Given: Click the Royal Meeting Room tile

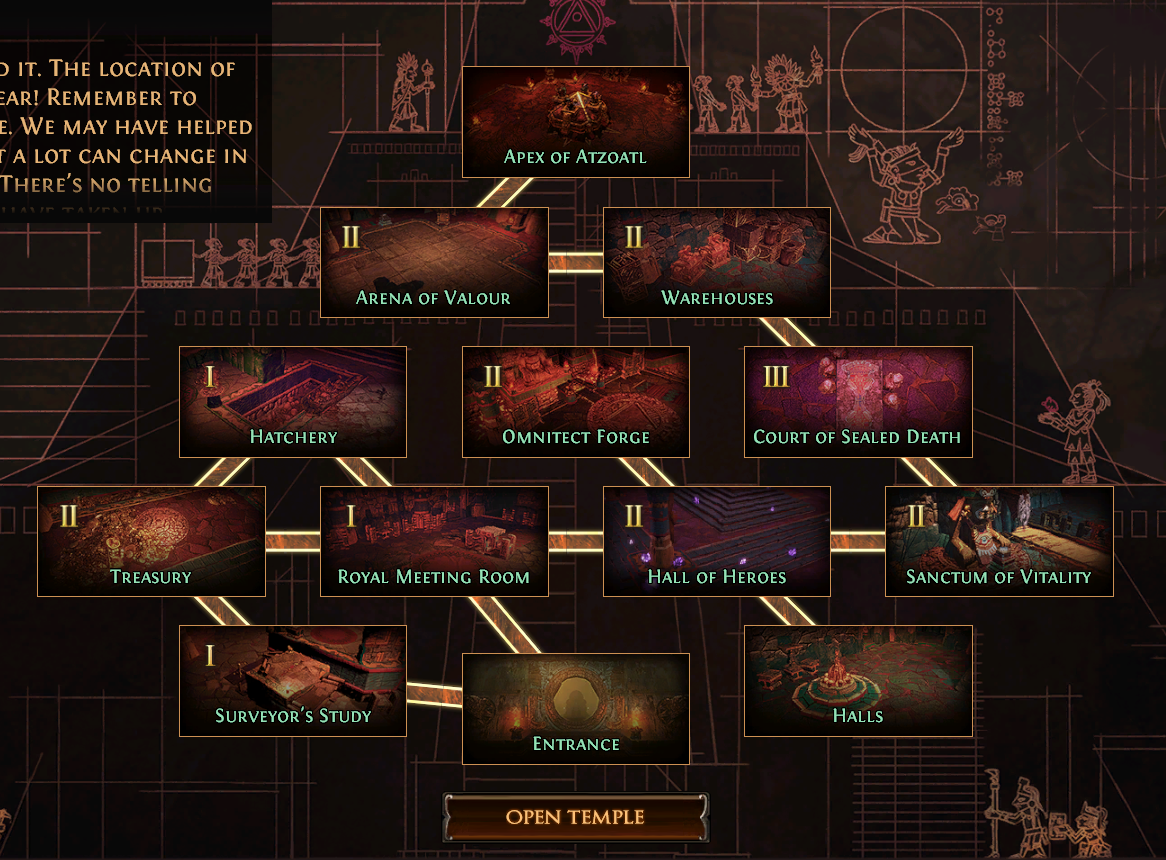Looking at the screenshot, I should click(434, 541).
